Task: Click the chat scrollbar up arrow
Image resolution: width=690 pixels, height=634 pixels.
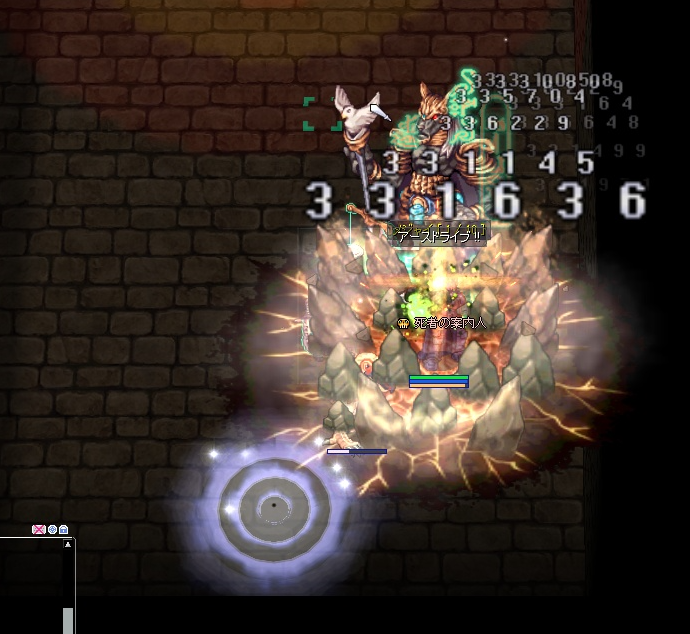Action: (68, 545)
